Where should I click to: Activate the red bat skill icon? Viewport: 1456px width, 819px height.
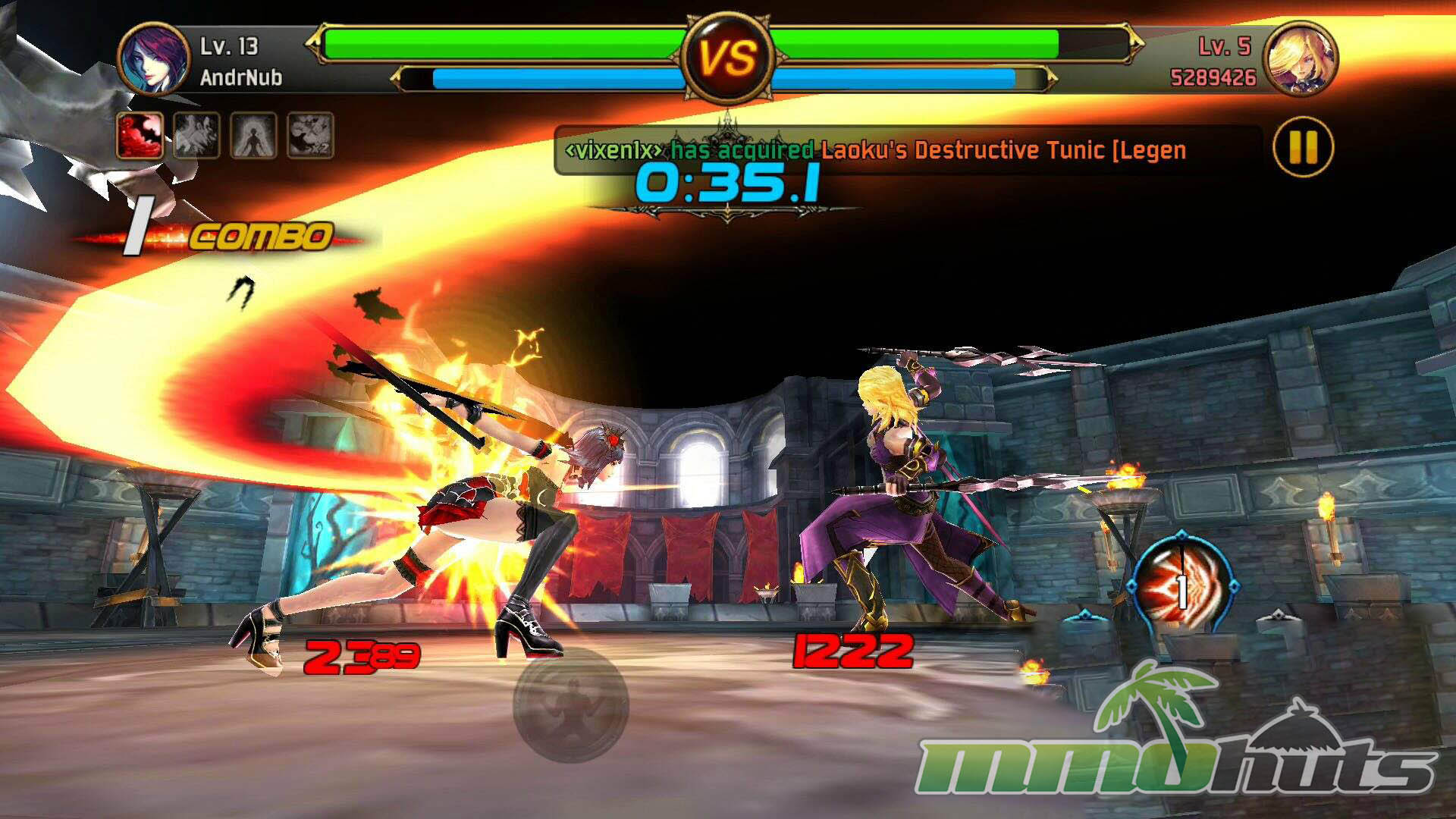pyautogui.click(x=140, y=136)
